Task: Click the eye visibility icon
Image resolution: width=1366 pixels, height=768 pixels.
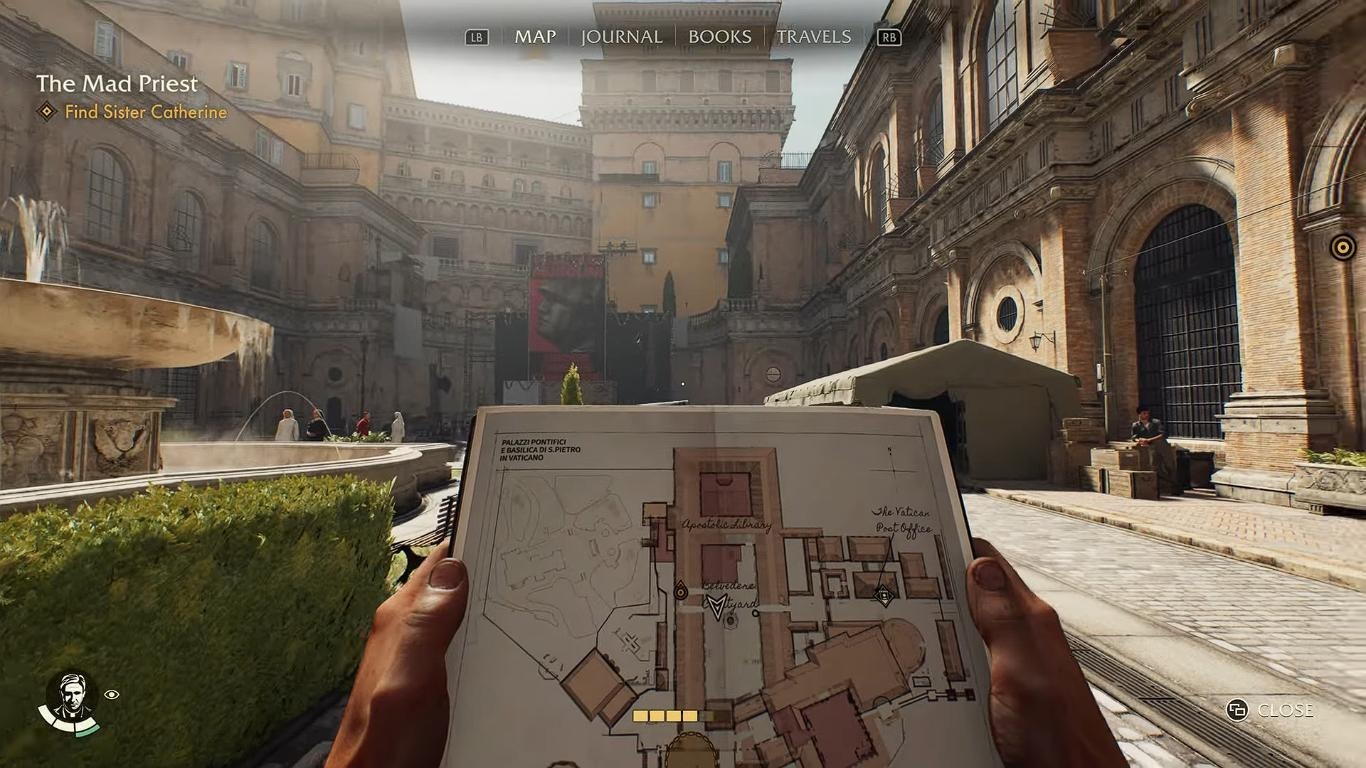Action: [x=112, y=694]
